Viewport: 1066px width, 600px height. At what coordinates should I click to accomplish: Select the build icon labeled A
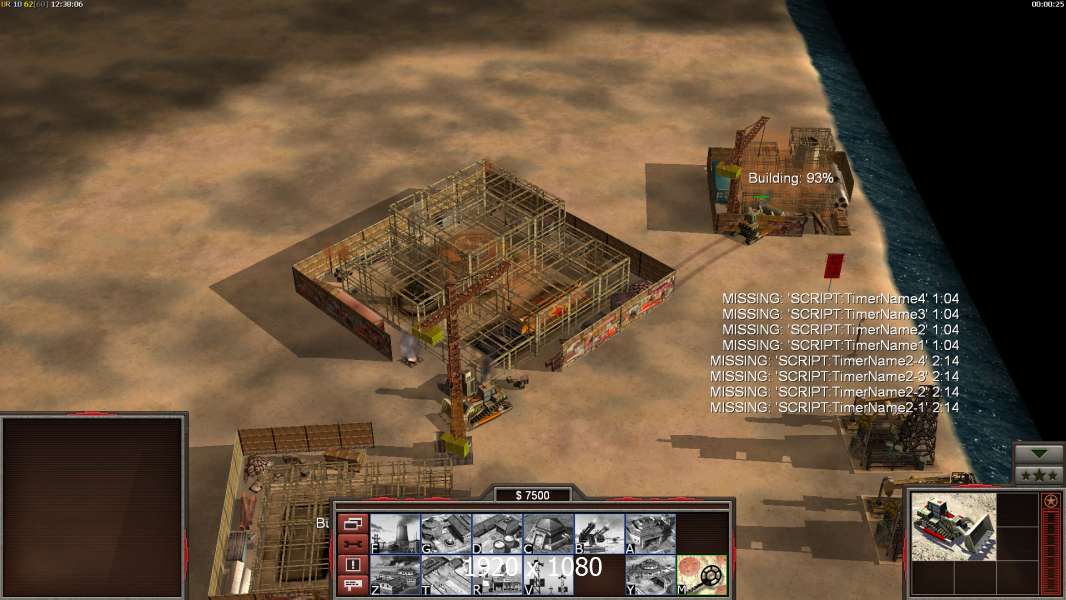click(650, 534)
